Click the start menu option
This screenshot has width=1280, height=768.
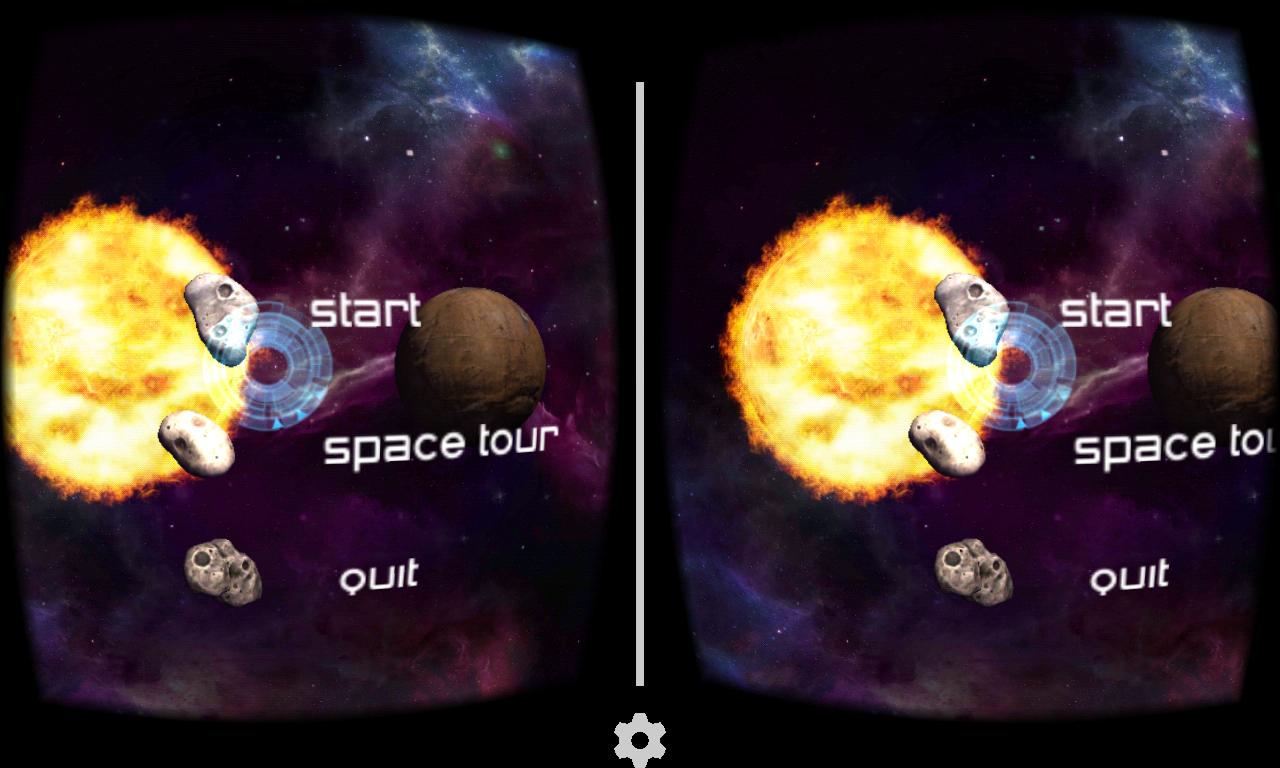[365, 312]
